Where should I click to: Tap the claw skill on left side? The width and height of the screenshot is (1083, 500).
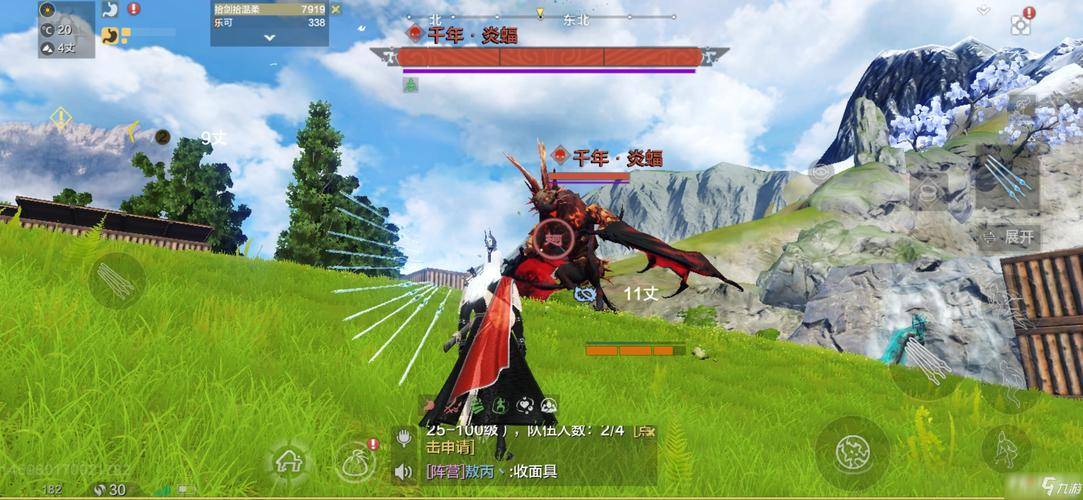point(117,280)
